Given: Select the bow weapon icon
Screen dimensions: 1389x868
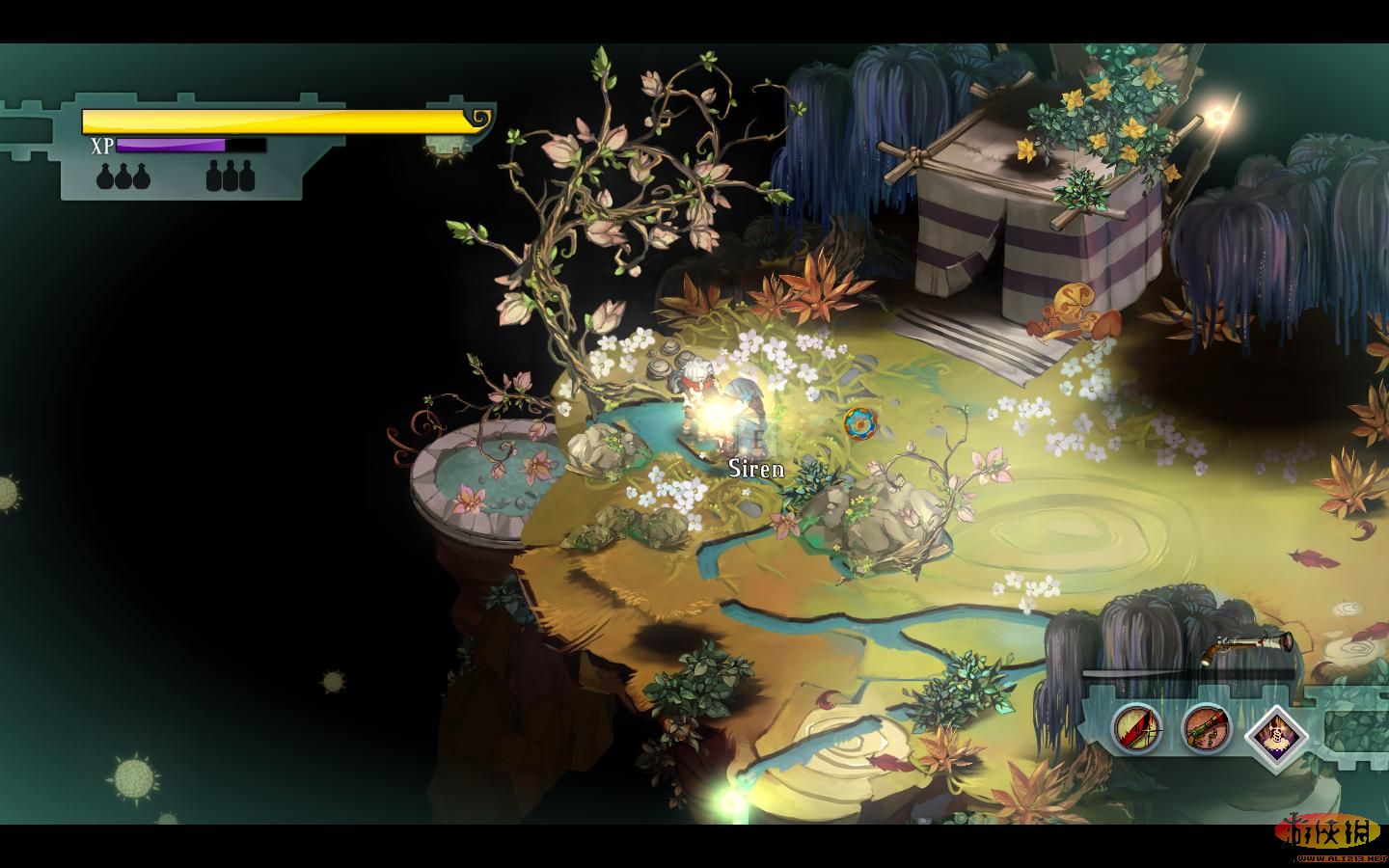Looking at the screenshot, I should [x=1136, y=728].
